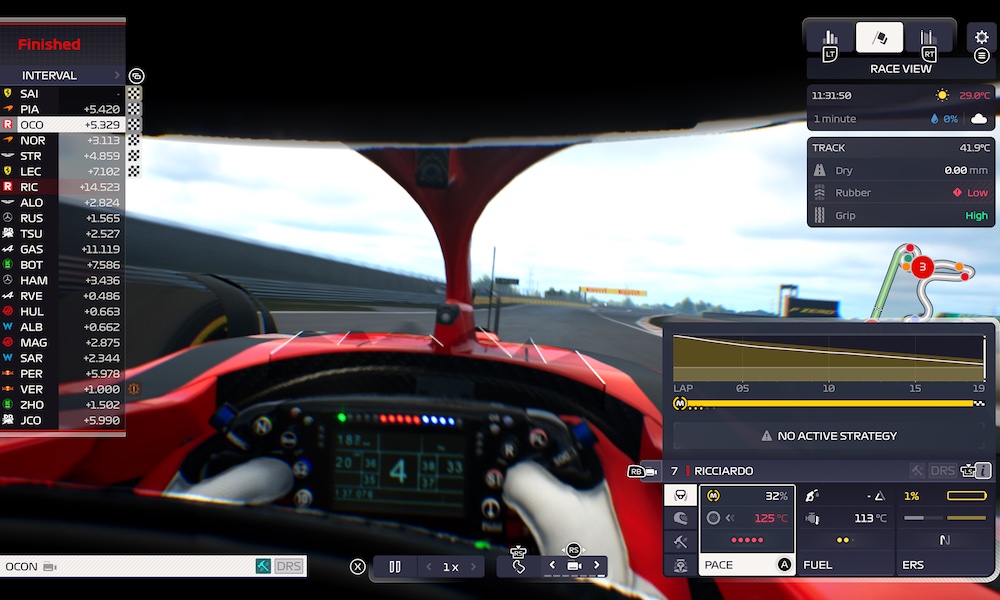Pause the race playback
The width and height of the screenshot is (1000, 600).
(395, 567)
